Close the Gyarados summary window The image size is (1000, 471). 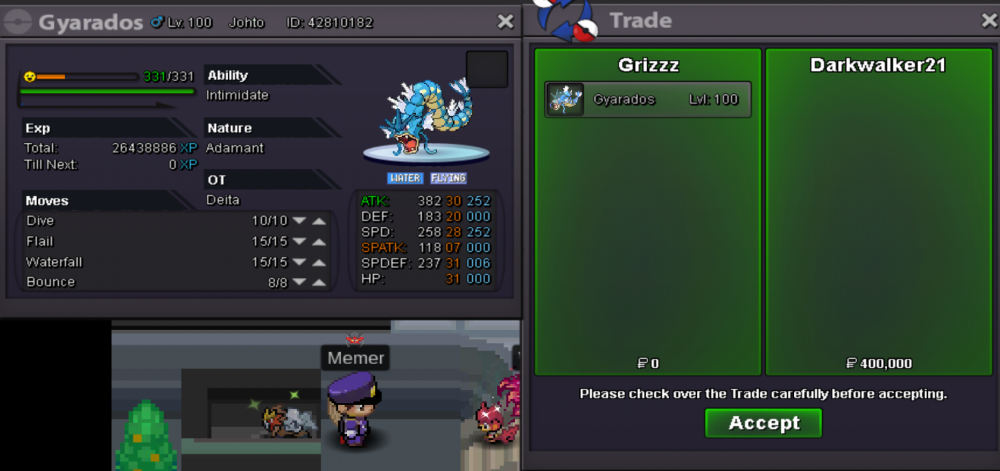click(506, 21)
